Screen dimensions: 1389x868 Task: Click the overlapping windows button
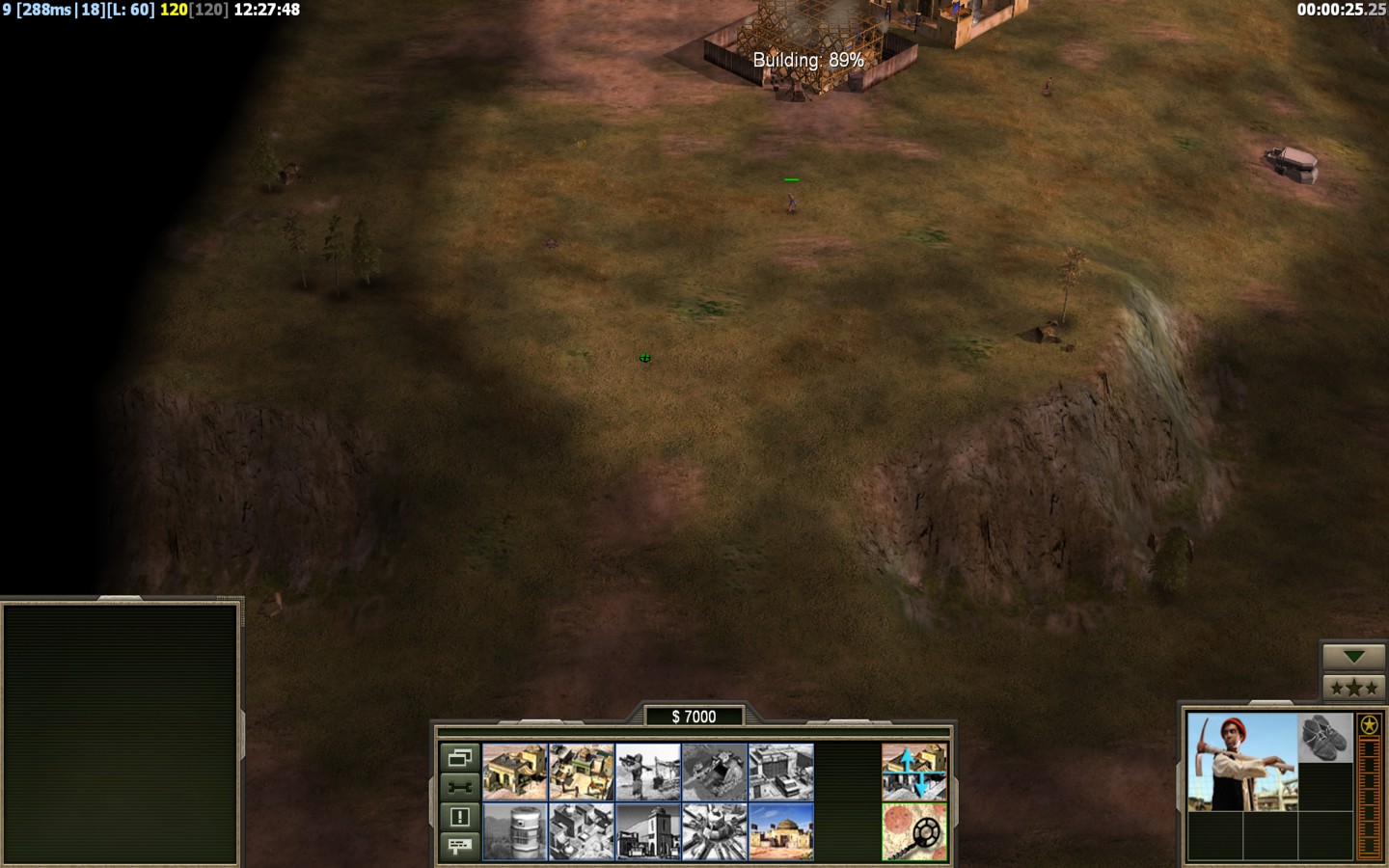point(460,758)
